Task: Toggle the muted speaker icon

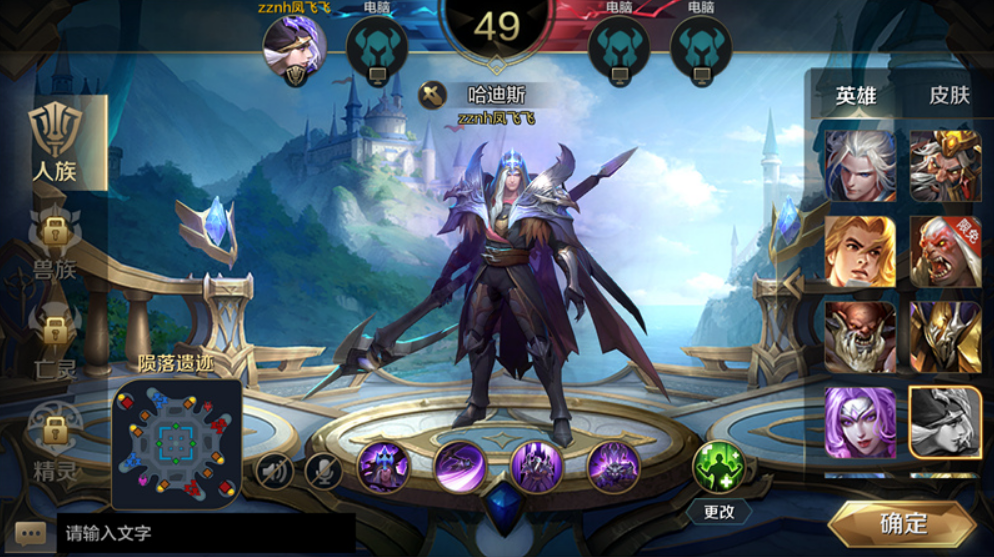Action: 274,471
